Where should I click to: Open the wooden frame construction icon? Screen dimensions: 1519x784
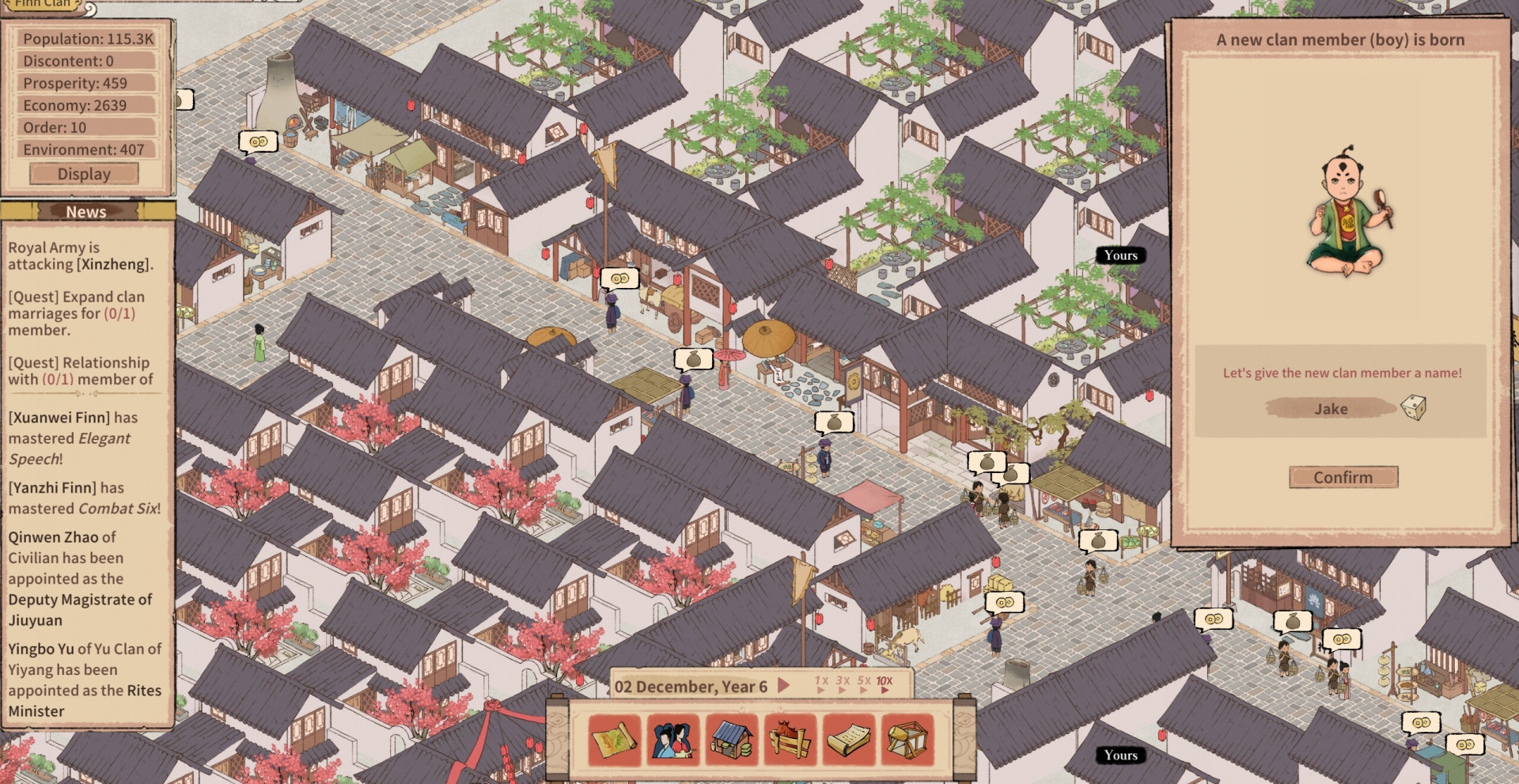click(x=907, y=740)
